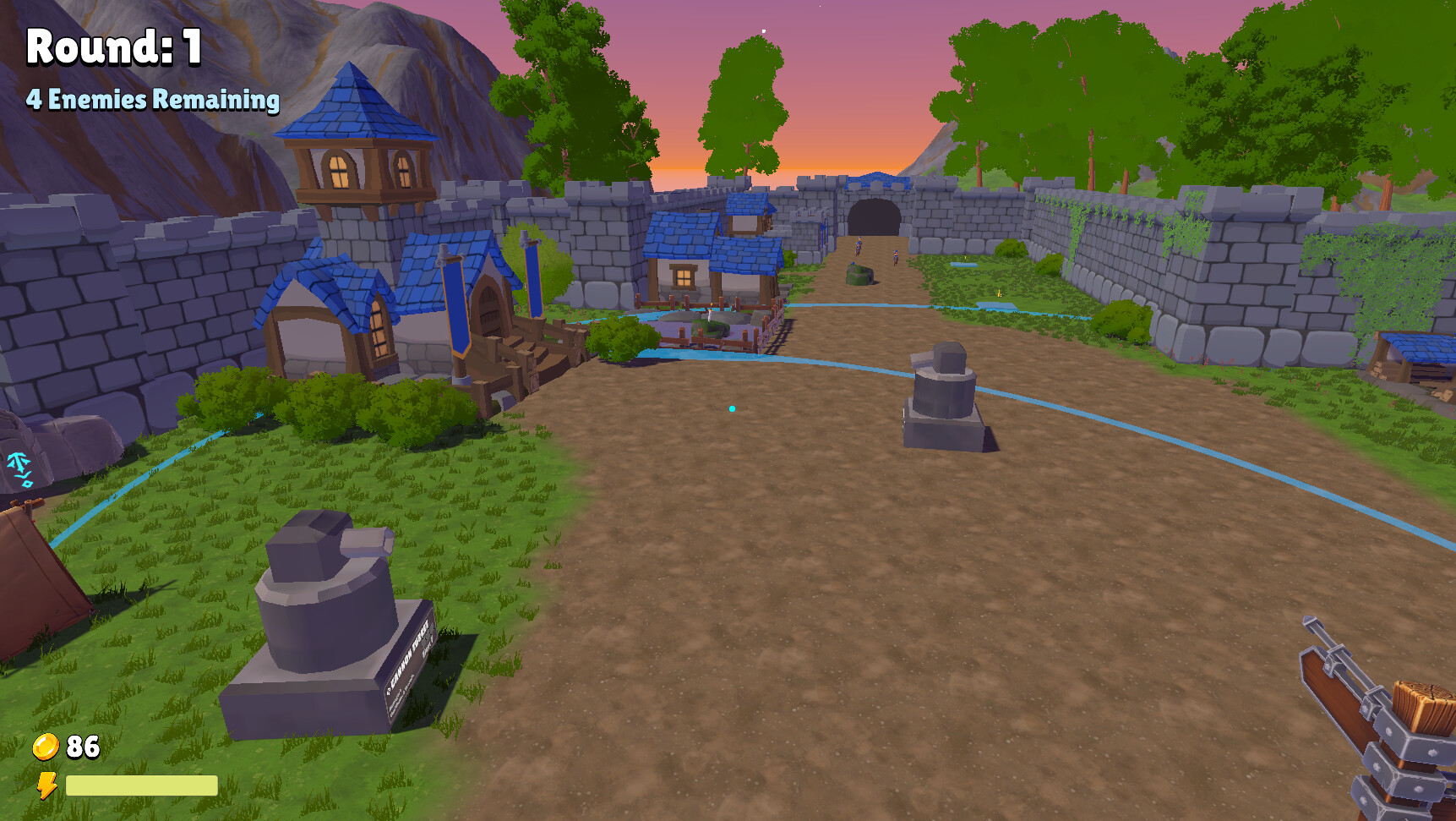Click the Round: 1 header text
Viewport: 1456px width, 821px height.
tap(112, 47)
